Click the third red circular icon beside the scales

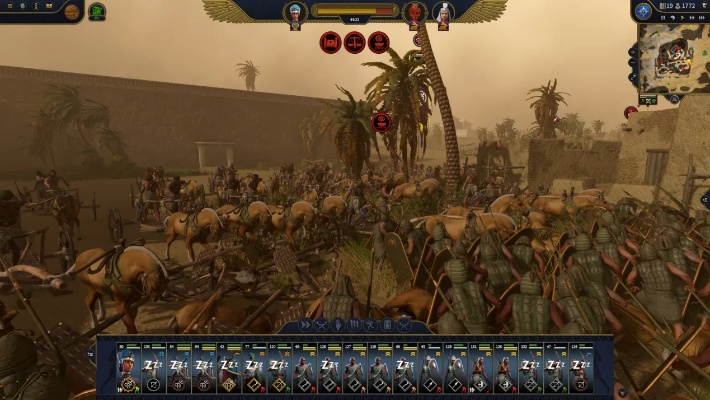click(379, 42)
